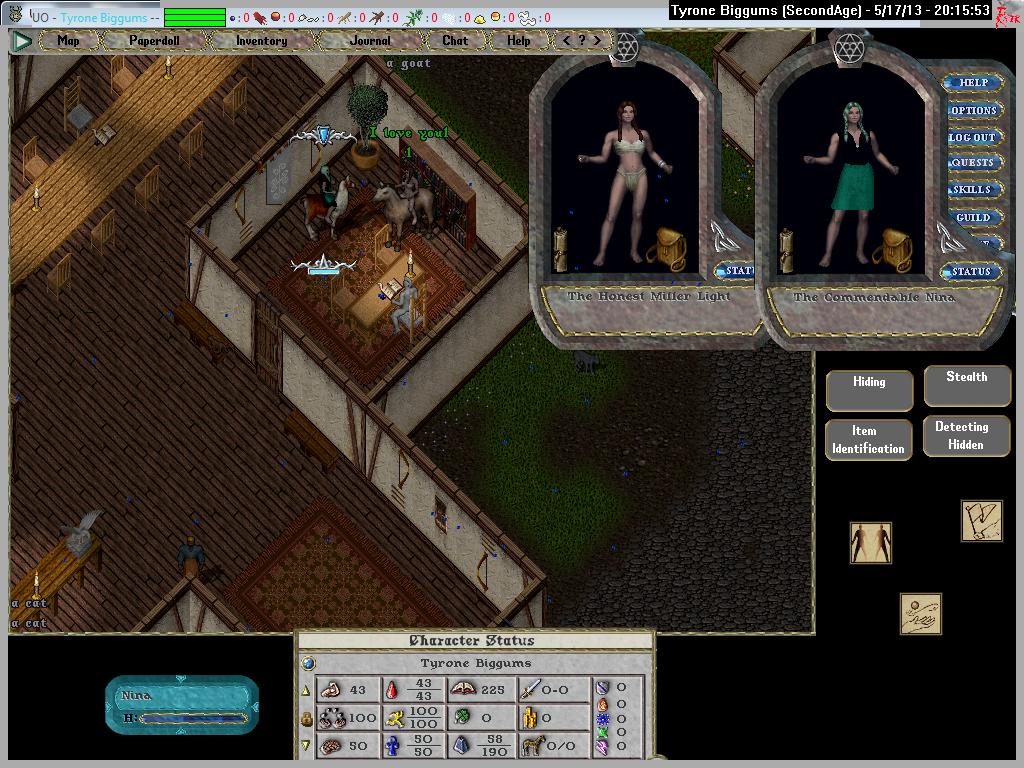Image resolution: width=1024 pixels, height=768 pixels.
Task: Open the Chat menu entry
Action: (455, 41)
